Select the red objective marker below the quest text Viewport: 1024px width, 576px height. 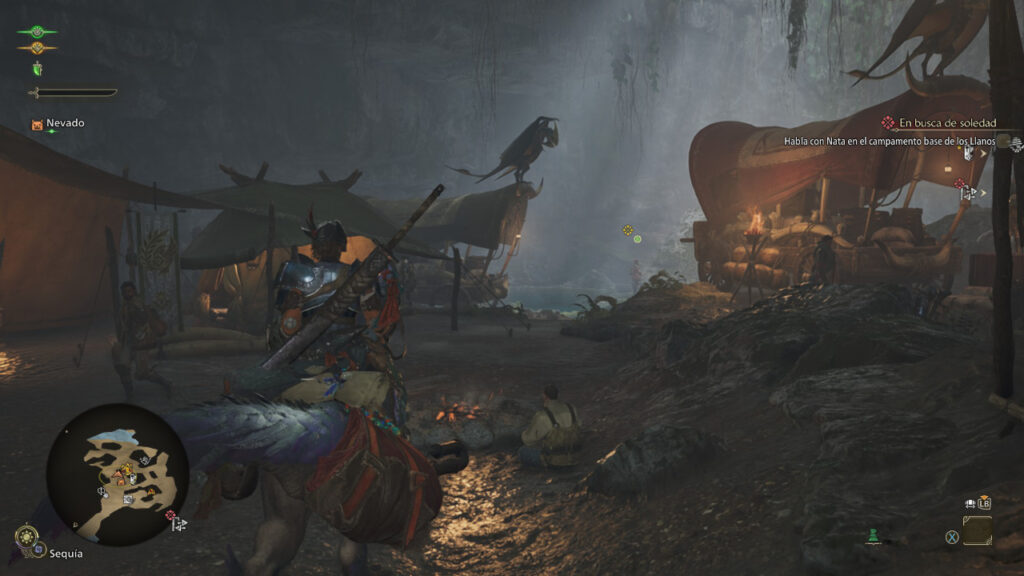pos(960,184)
